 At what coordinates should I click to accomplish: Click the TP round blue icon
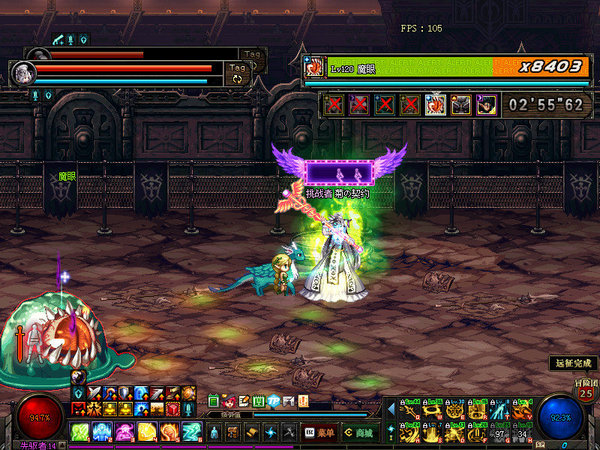[273, 400]
